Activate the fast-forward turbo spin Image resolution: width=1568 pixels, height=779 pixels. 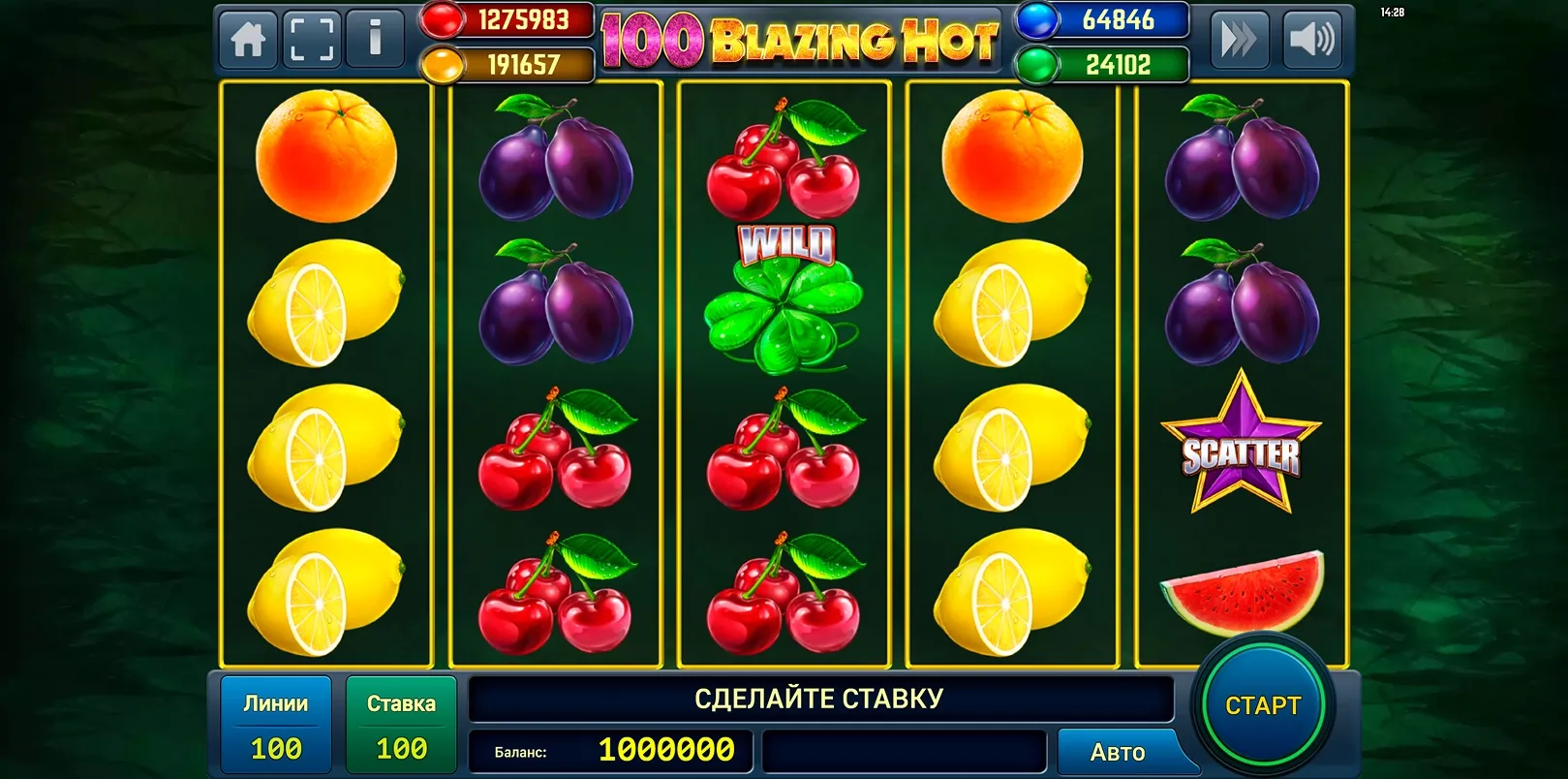point(1239,41)
